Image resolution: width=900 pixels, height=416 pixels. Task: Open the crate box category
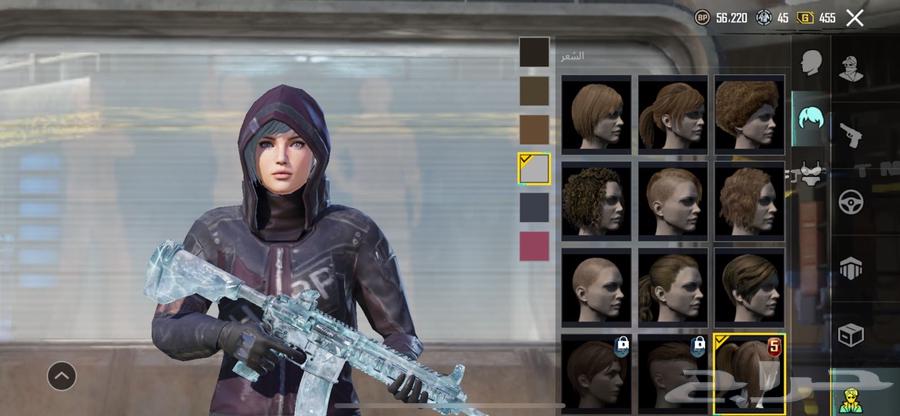point(852,333)
